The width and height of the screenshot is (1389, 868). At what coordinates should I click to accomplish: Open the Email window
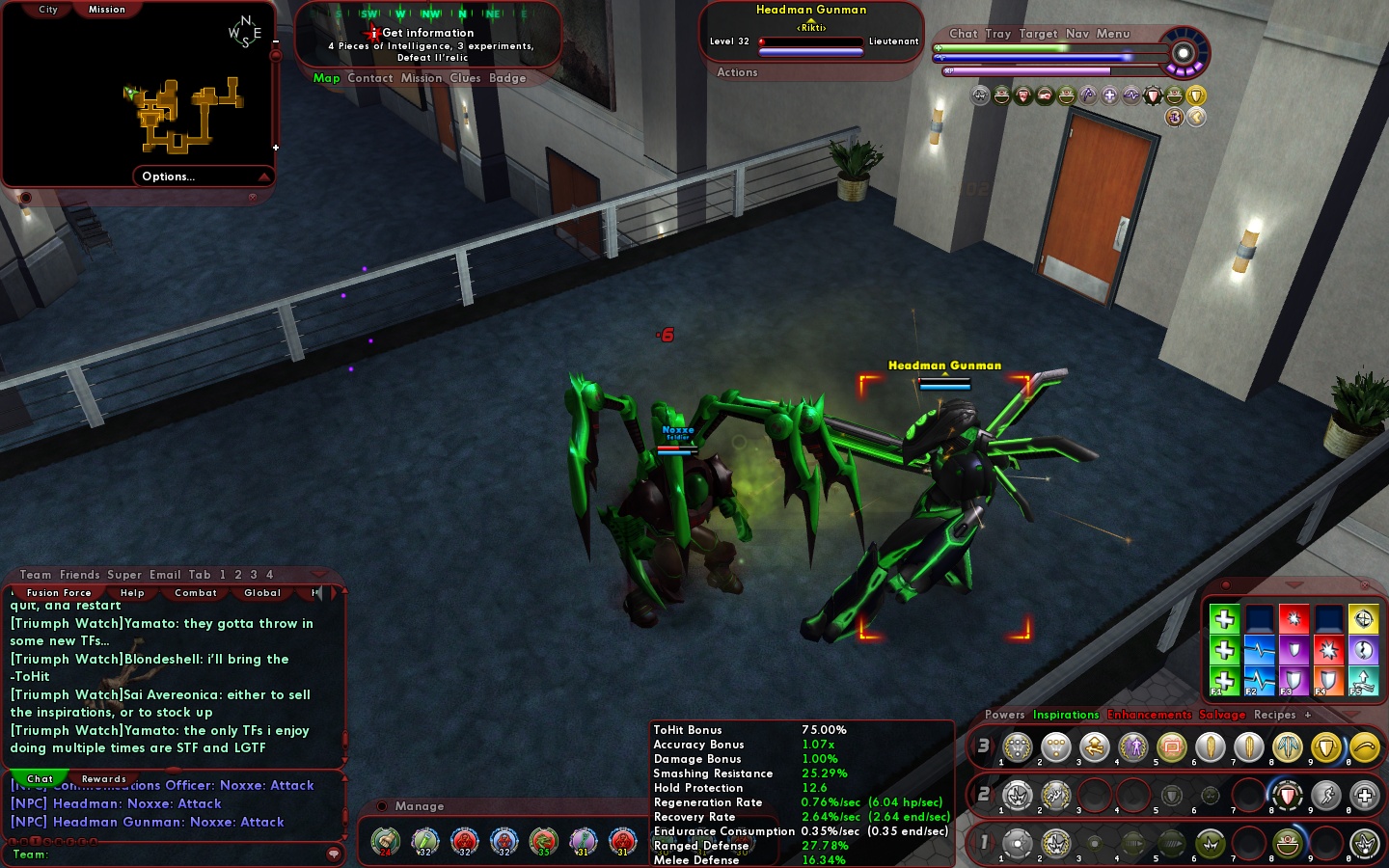pos(165,575)
